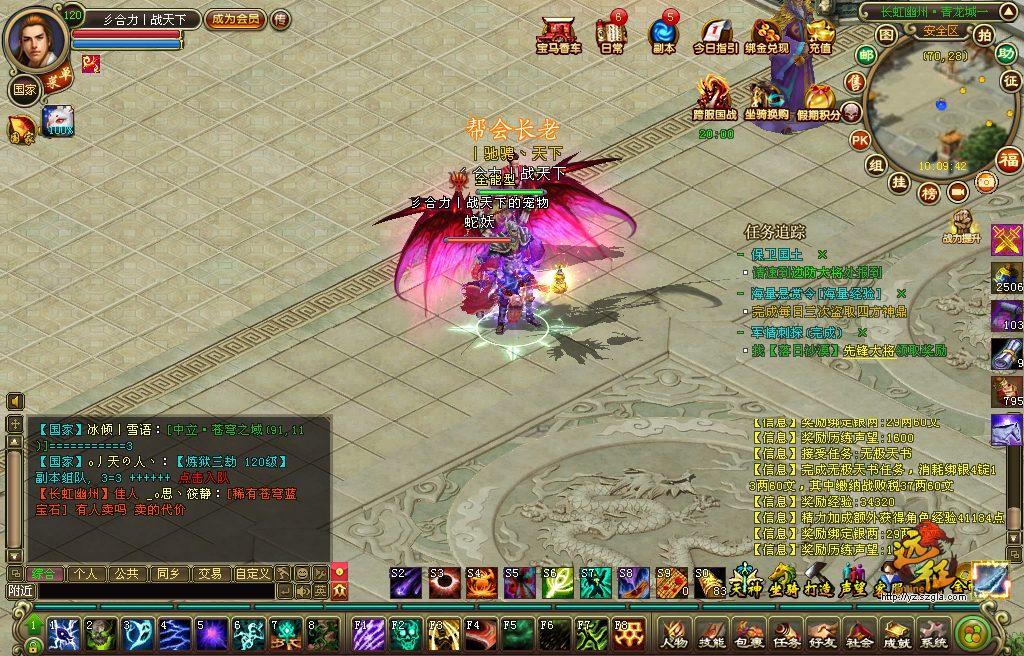Open 今日指引 daily guide
Viewport: 1024px width, 656px height.
pyautogui.click(x=715, y=36)
